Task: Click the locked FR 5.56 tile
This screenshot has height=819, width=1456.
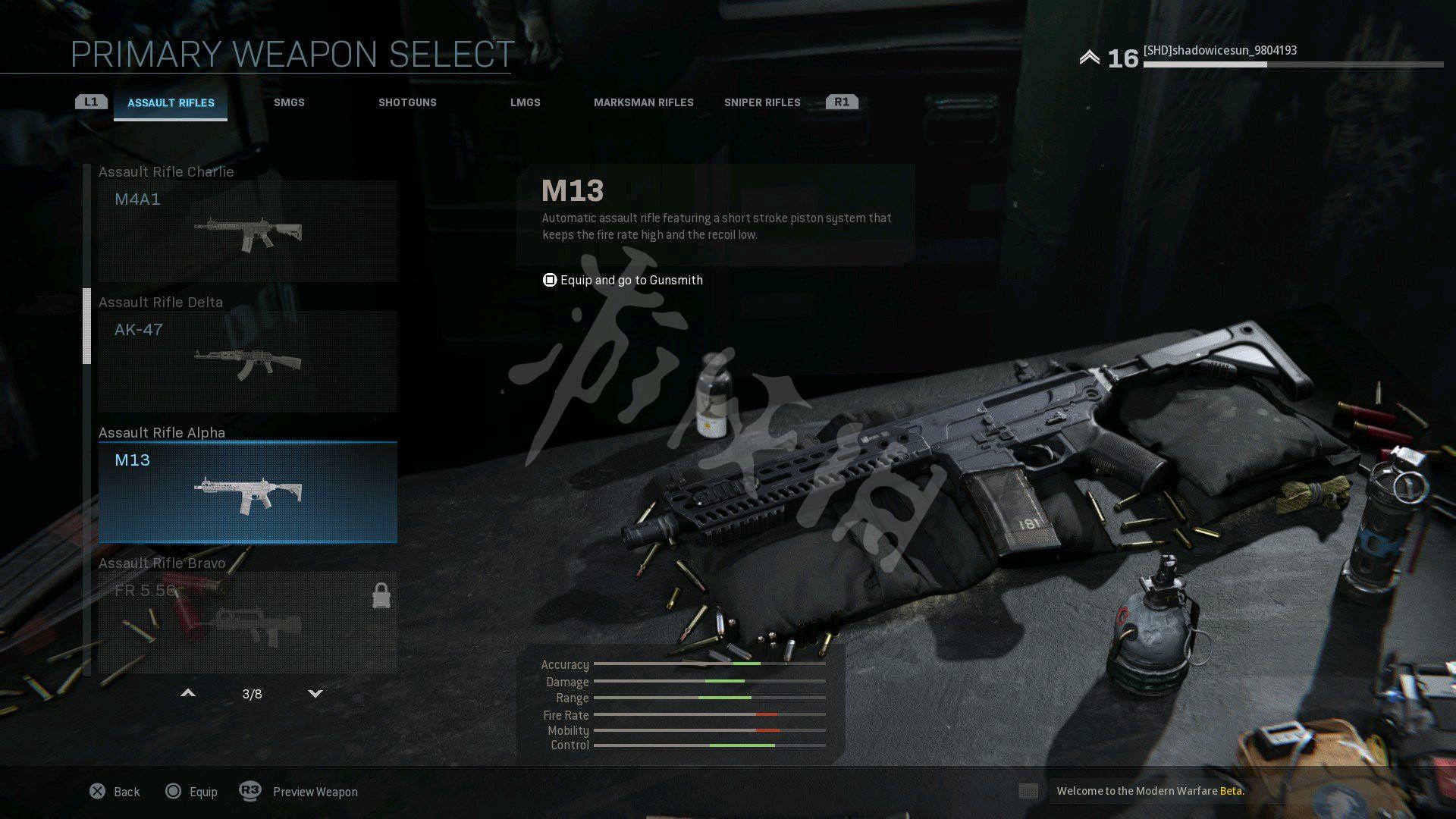Action: pyautogui.click(x=247, y=622)
